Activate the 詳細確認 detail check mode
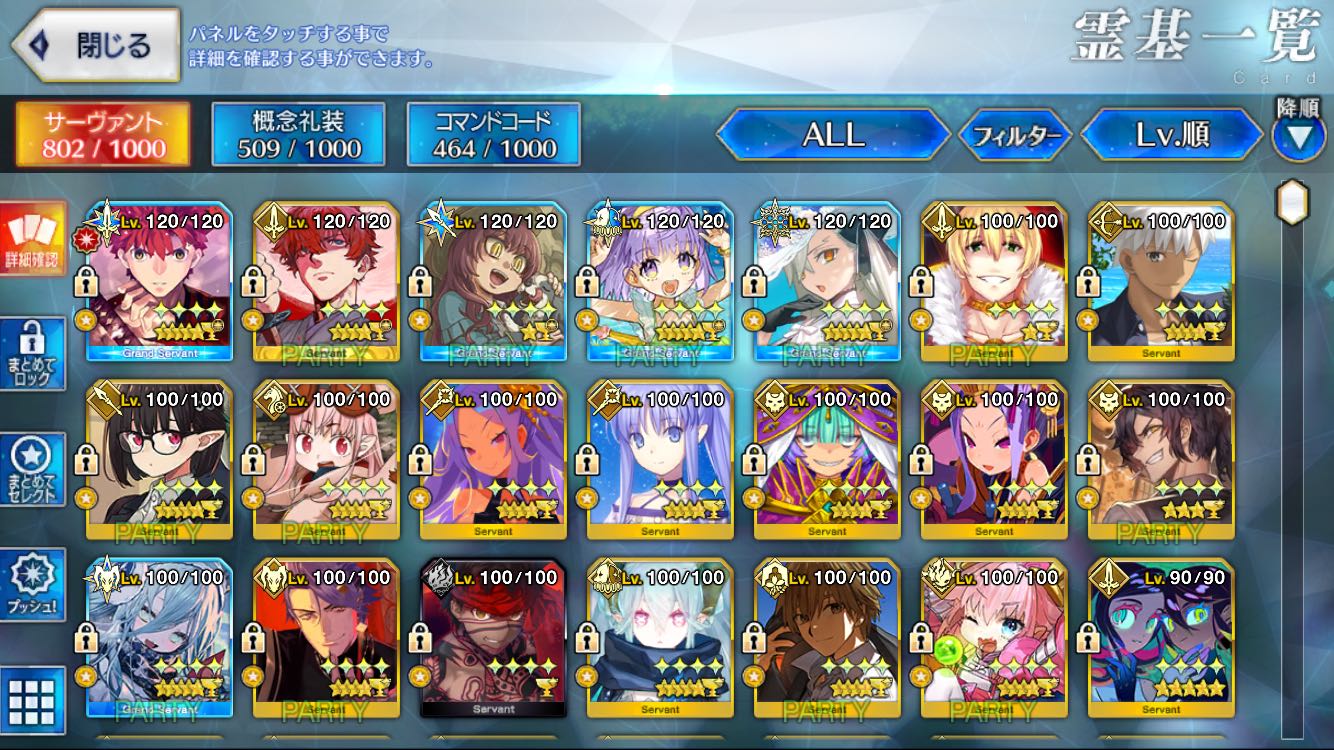The height and width of the screenshot is (750, 1334). click(32, 238)
